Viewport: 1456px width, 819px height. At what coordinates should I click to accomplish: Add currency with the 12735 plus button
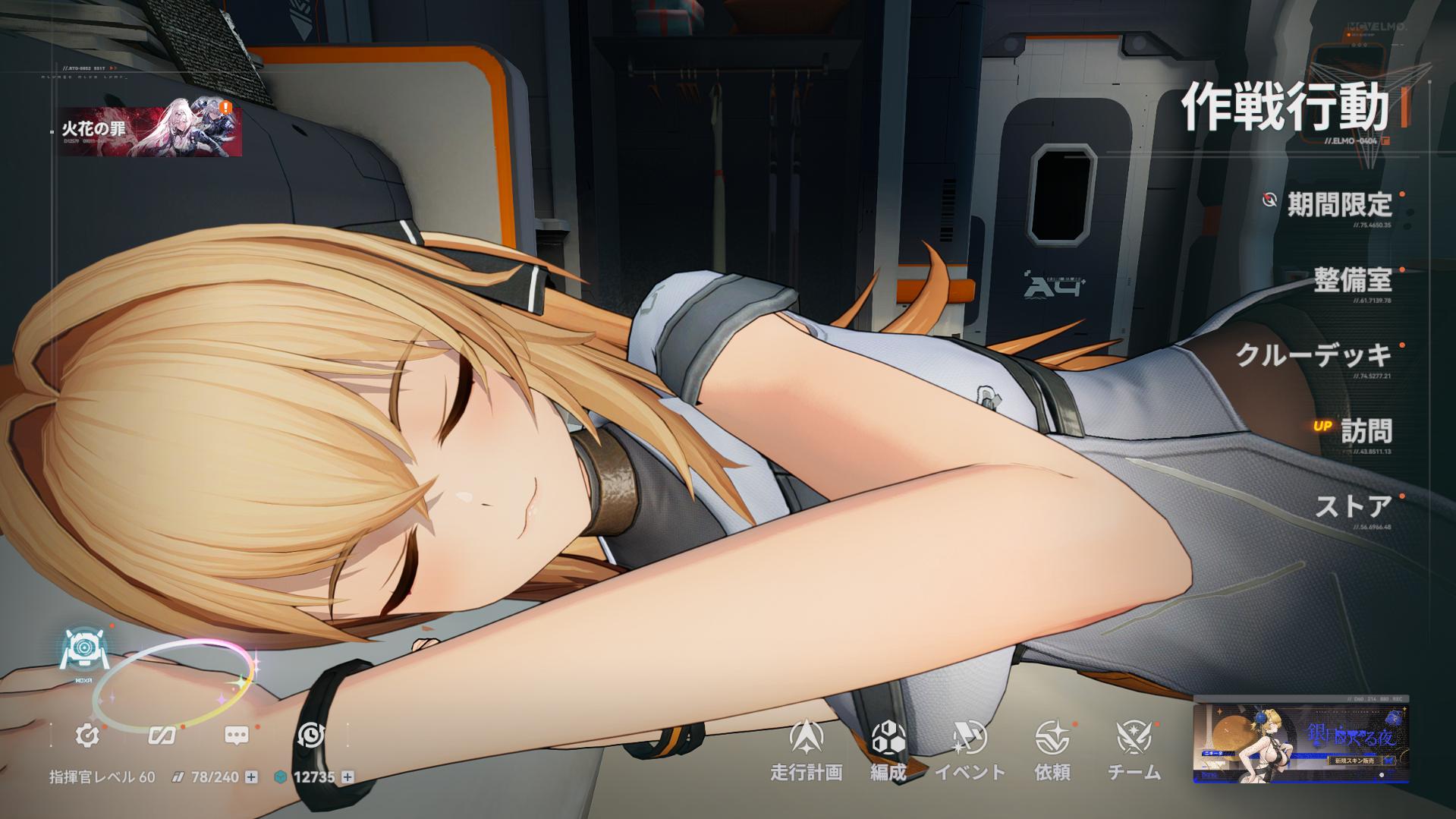[x=347, y=777]
